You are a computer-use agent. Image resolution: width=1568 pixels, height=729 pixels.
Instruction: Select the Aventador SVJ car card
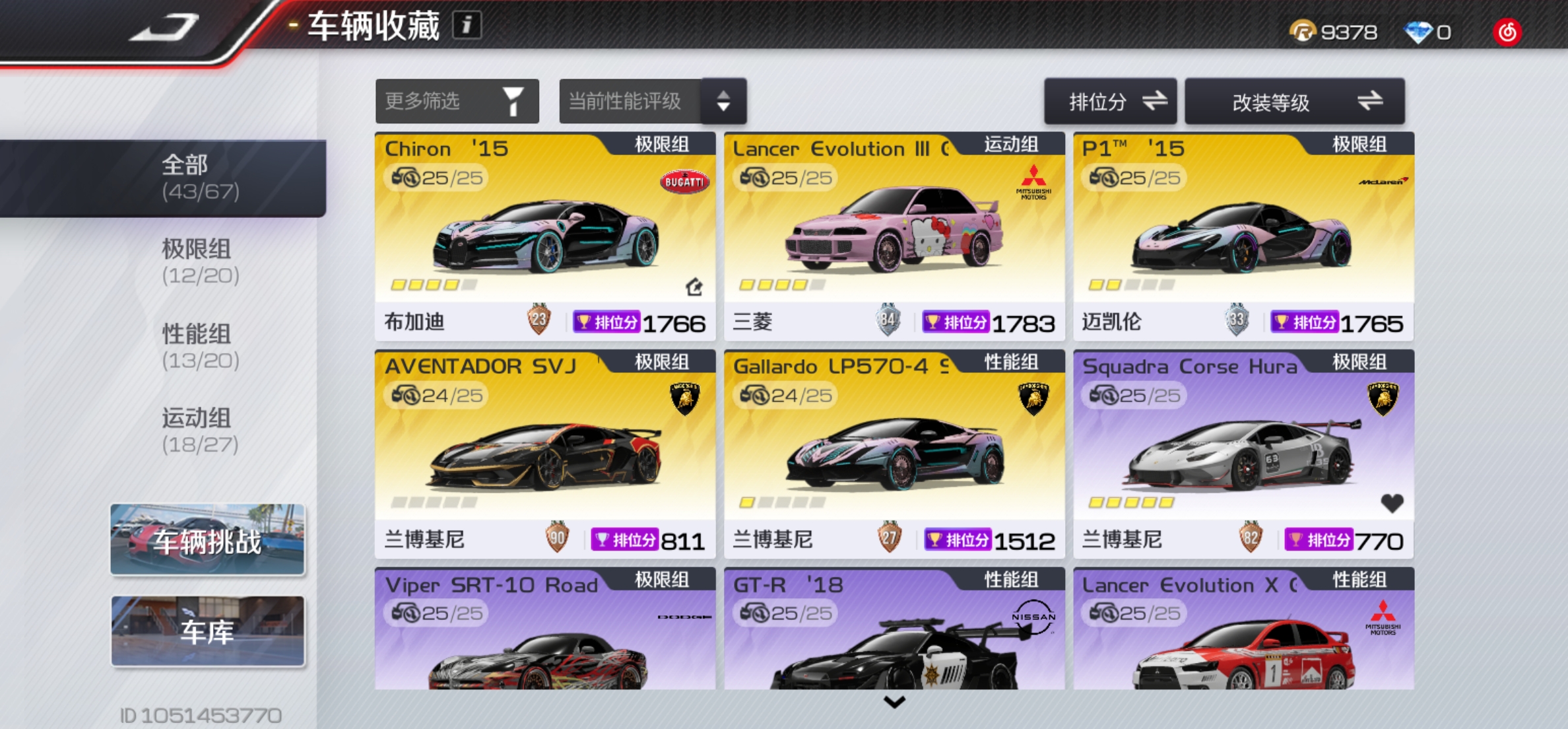pyautogui.click(x=544, y=454)
